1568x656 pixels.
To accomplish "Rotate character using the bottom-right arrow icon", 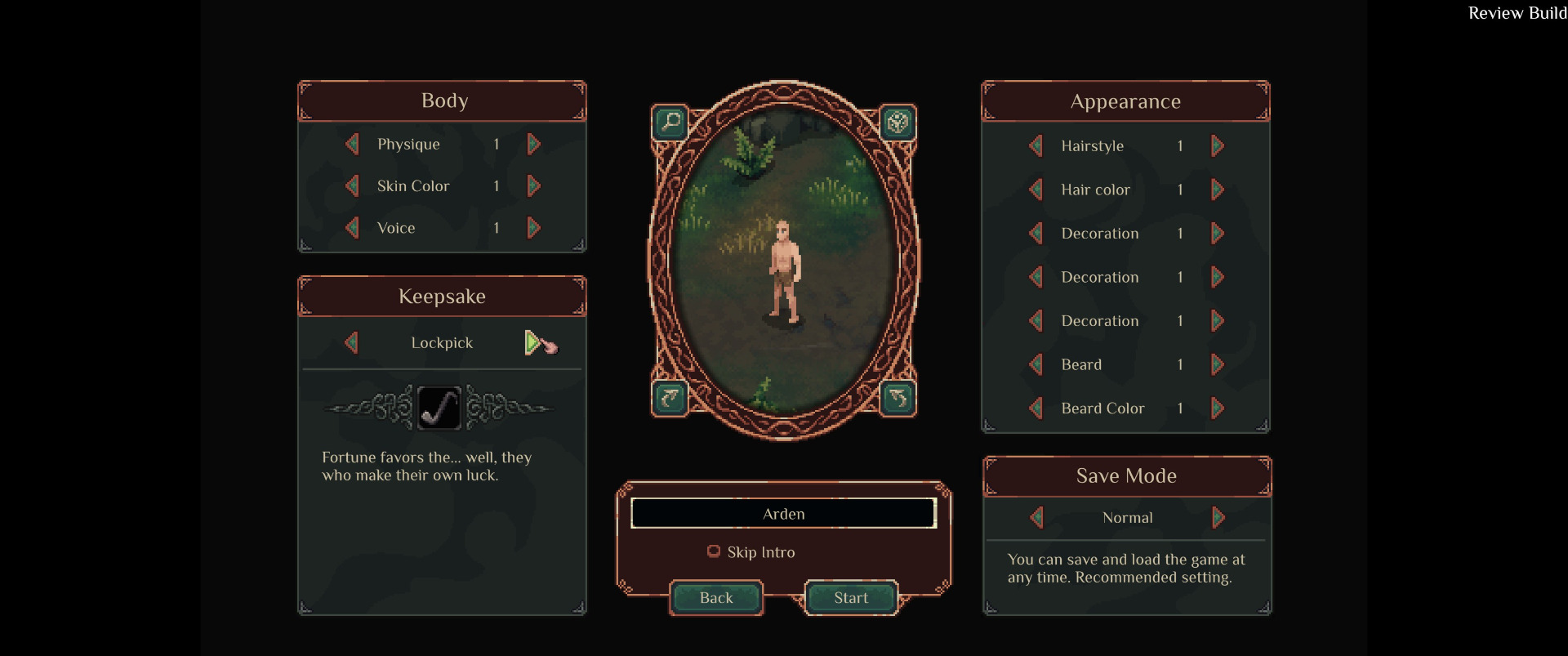I will pos(898,398).
